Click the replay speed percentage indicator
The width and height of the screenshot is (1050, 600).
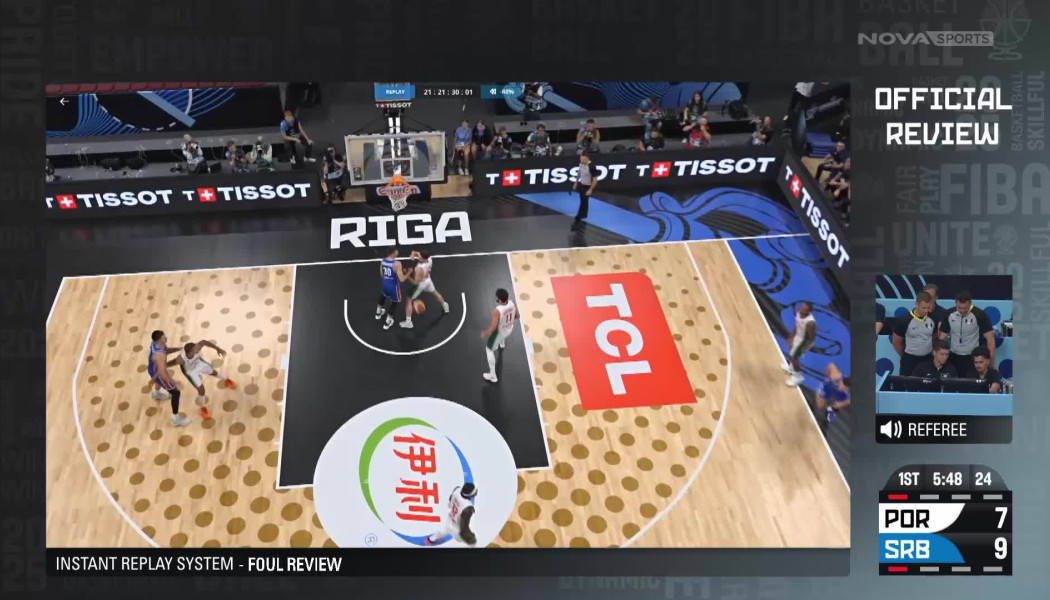pos(502,92)
